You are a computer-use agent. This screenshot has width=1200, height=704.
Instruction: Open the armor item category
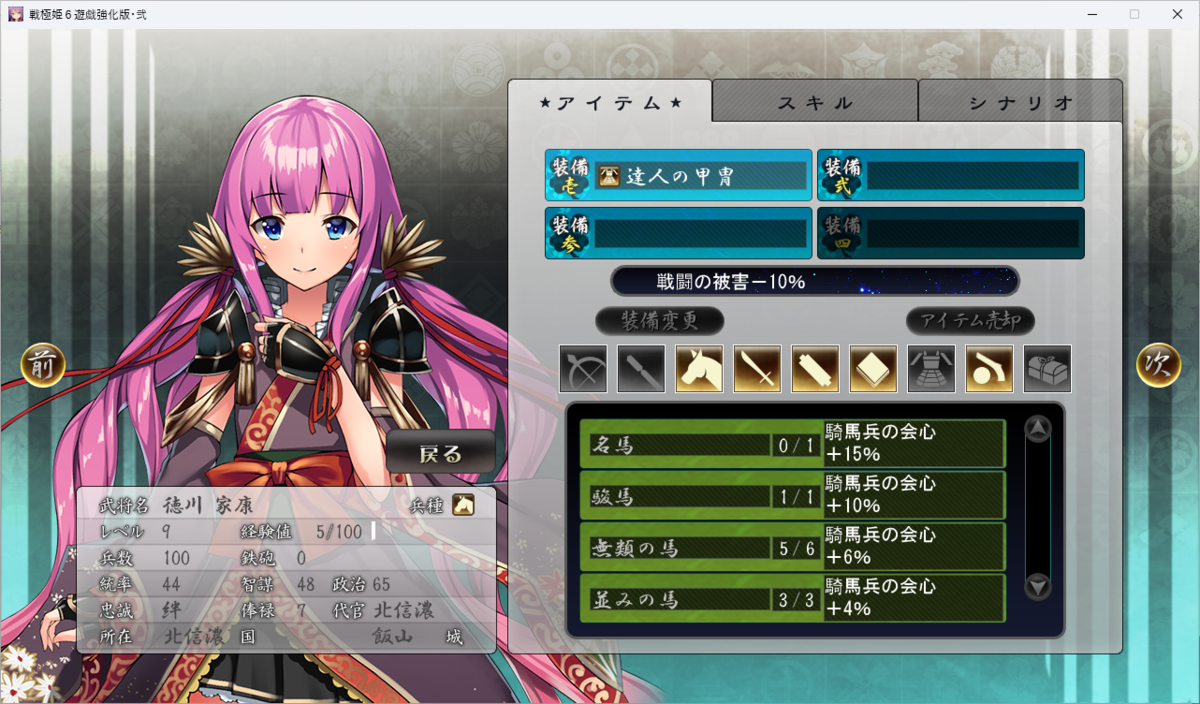click(x=932, y=368)
